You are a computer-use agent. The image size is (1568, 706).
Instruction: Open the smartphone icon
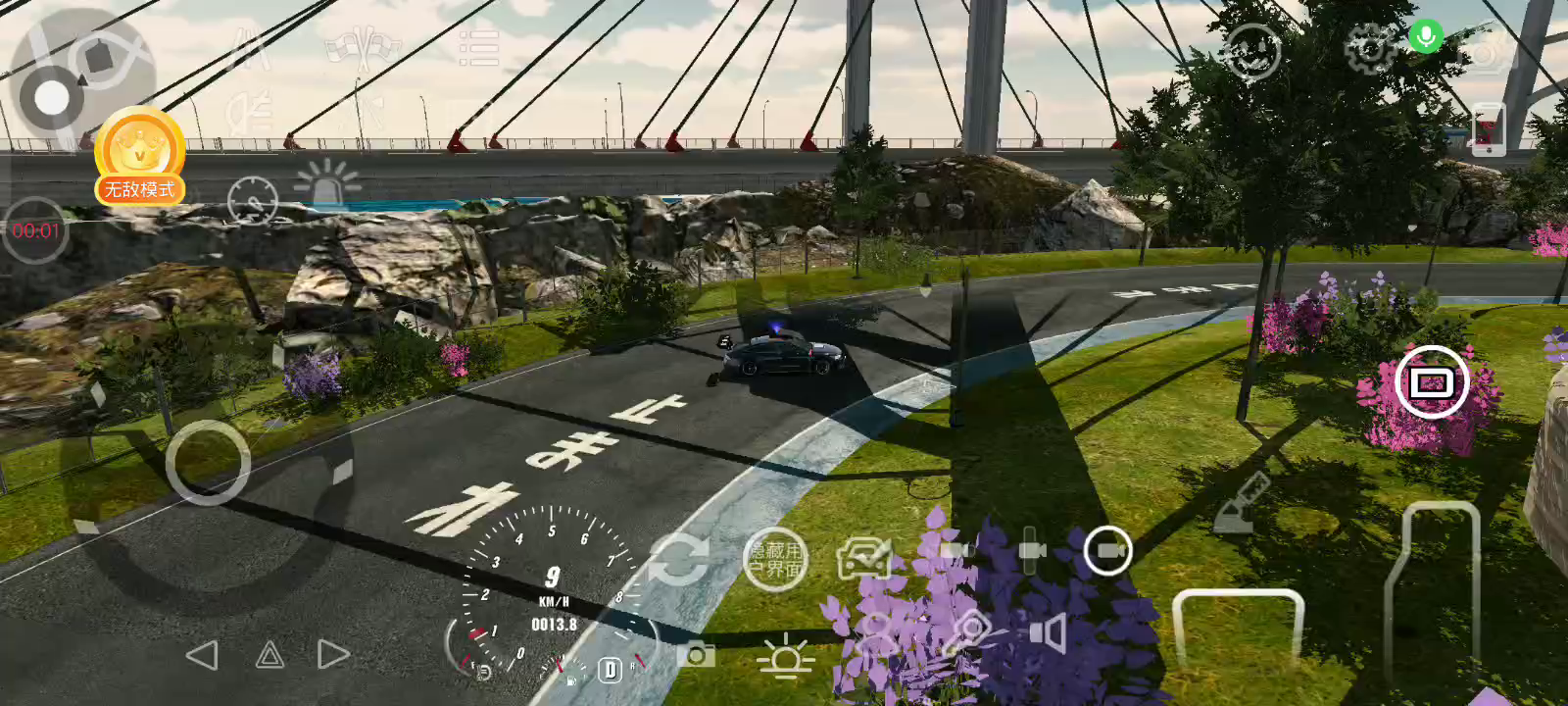(1488, 128)
